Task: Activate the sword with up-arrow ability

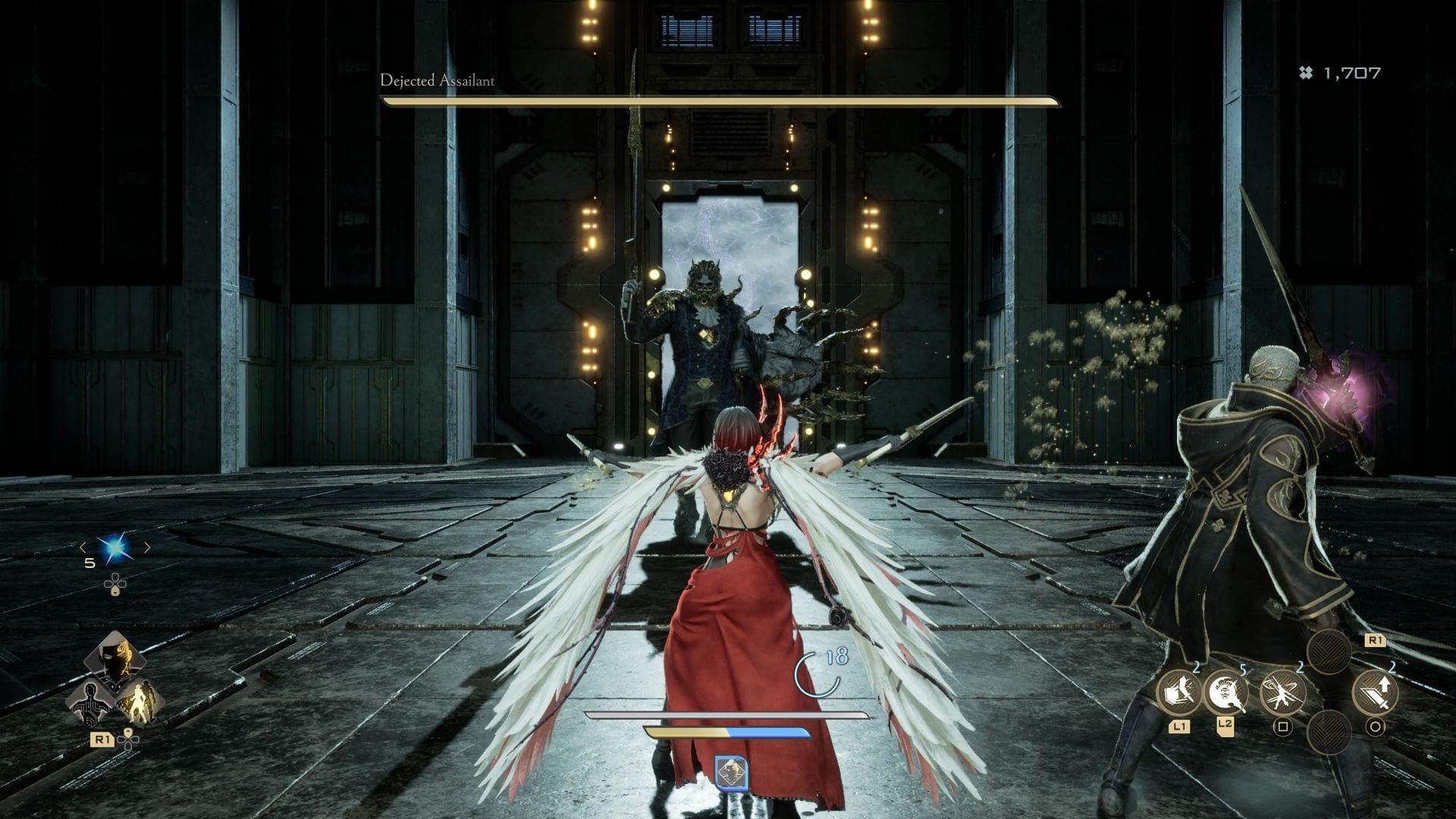Action: click(1376, 692)
